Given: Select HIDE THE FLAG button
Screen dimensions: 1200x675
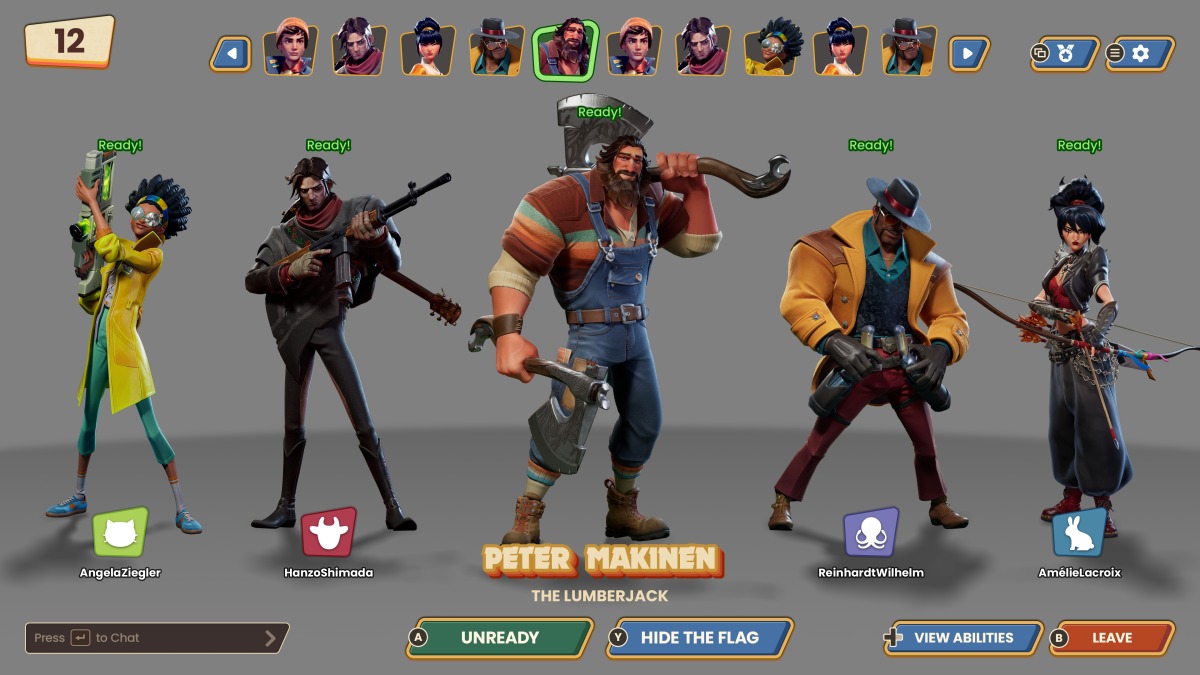Looking at the screenshot, I should pyautogui.click(x=700, y=638).
